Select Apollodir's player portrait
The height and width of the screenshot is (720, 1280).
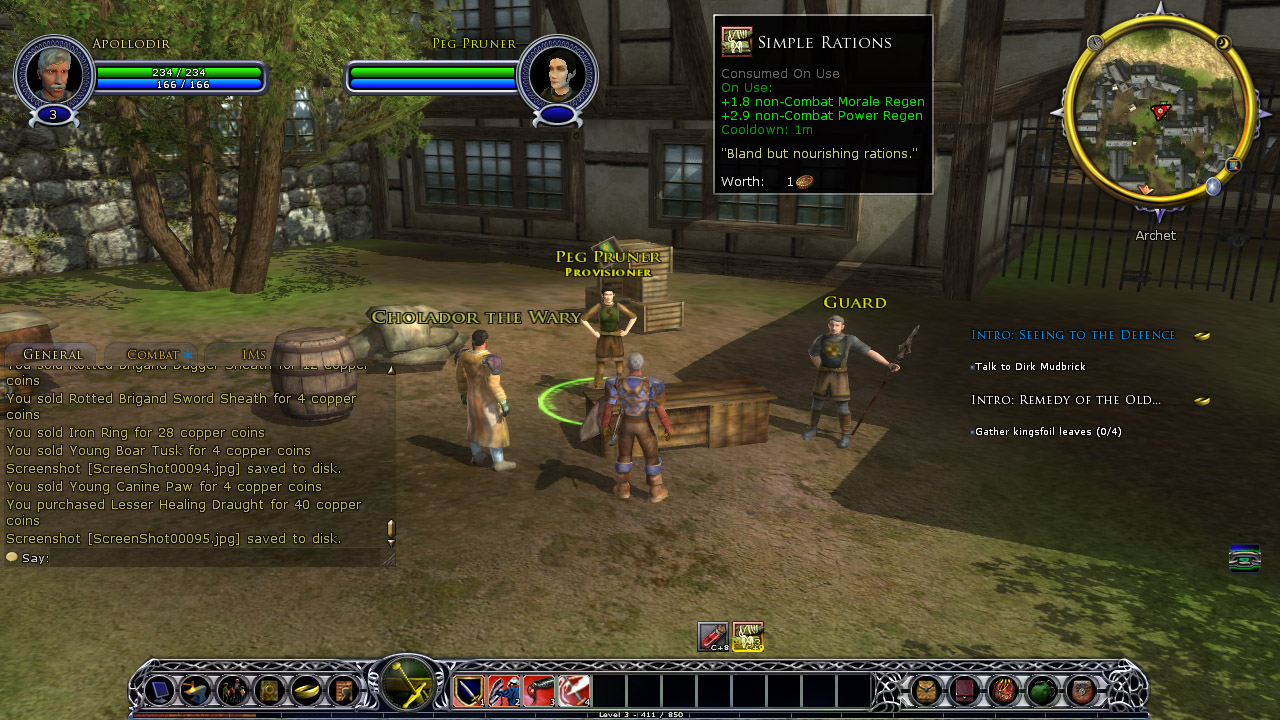[x=54, y=73]
